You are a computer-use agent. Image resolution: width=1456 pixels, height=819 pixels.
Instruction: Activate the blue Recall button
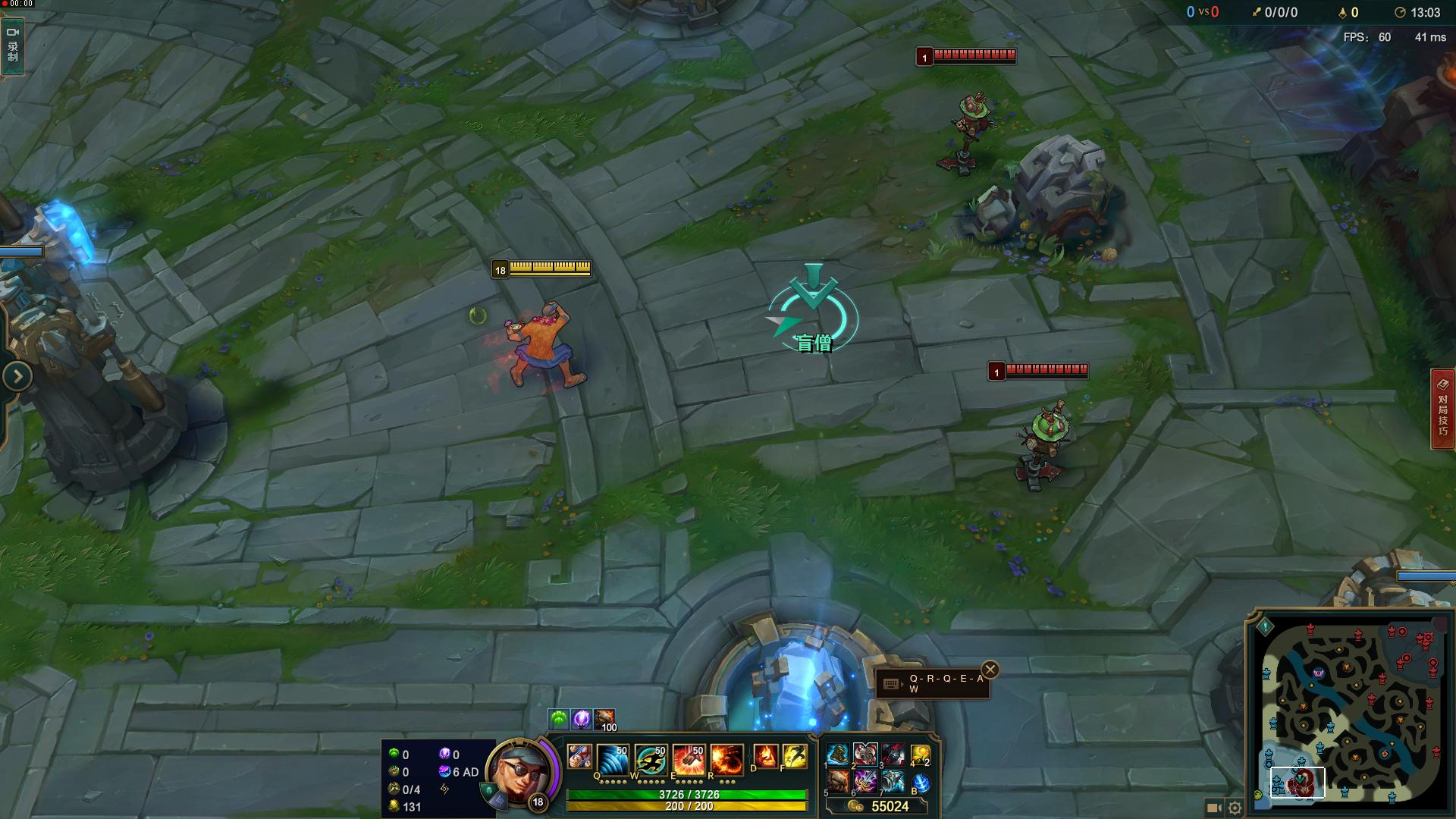(921, 782)
